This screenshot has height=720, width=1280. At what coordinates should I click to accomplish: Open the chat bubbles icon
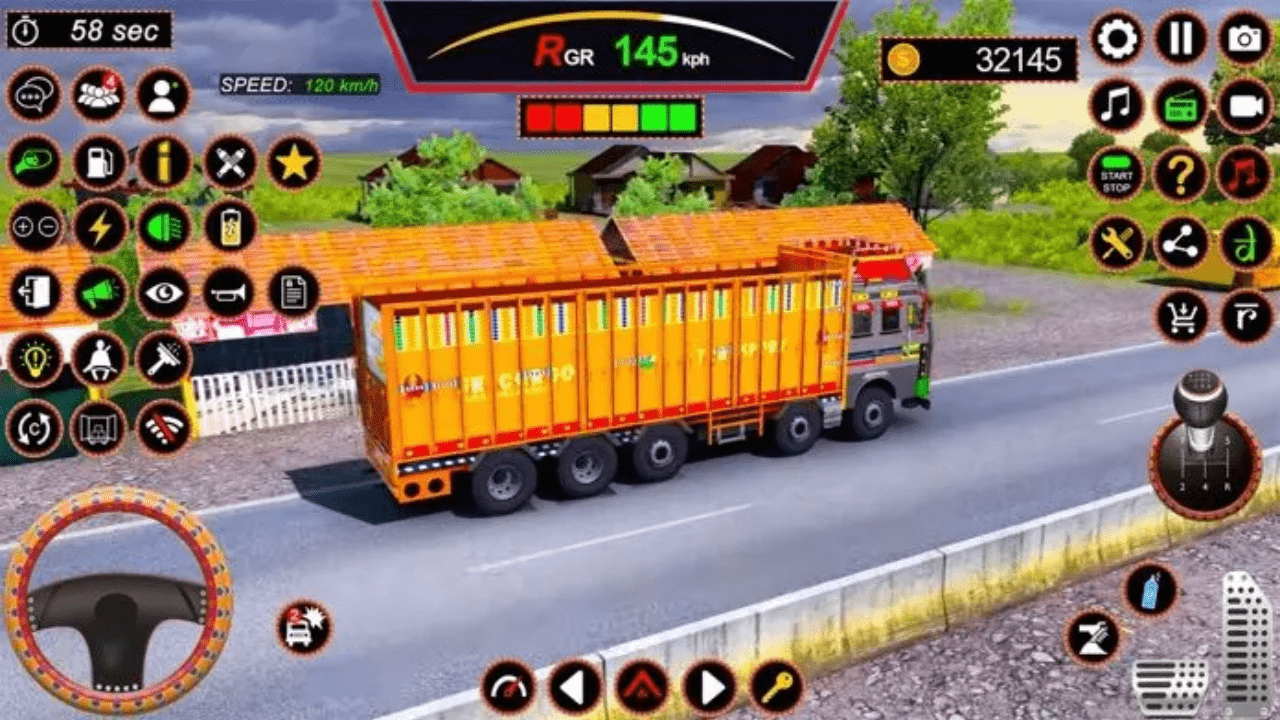click(x=34, y=94)
